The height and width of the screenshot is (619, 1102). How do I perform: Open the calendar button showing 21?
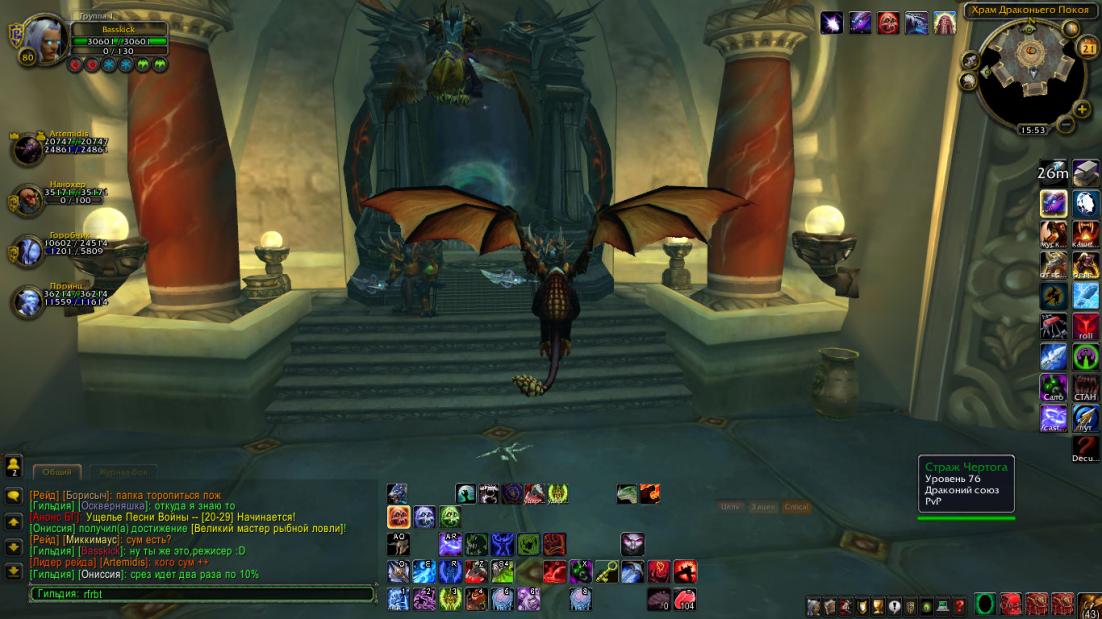point(1088,47)
